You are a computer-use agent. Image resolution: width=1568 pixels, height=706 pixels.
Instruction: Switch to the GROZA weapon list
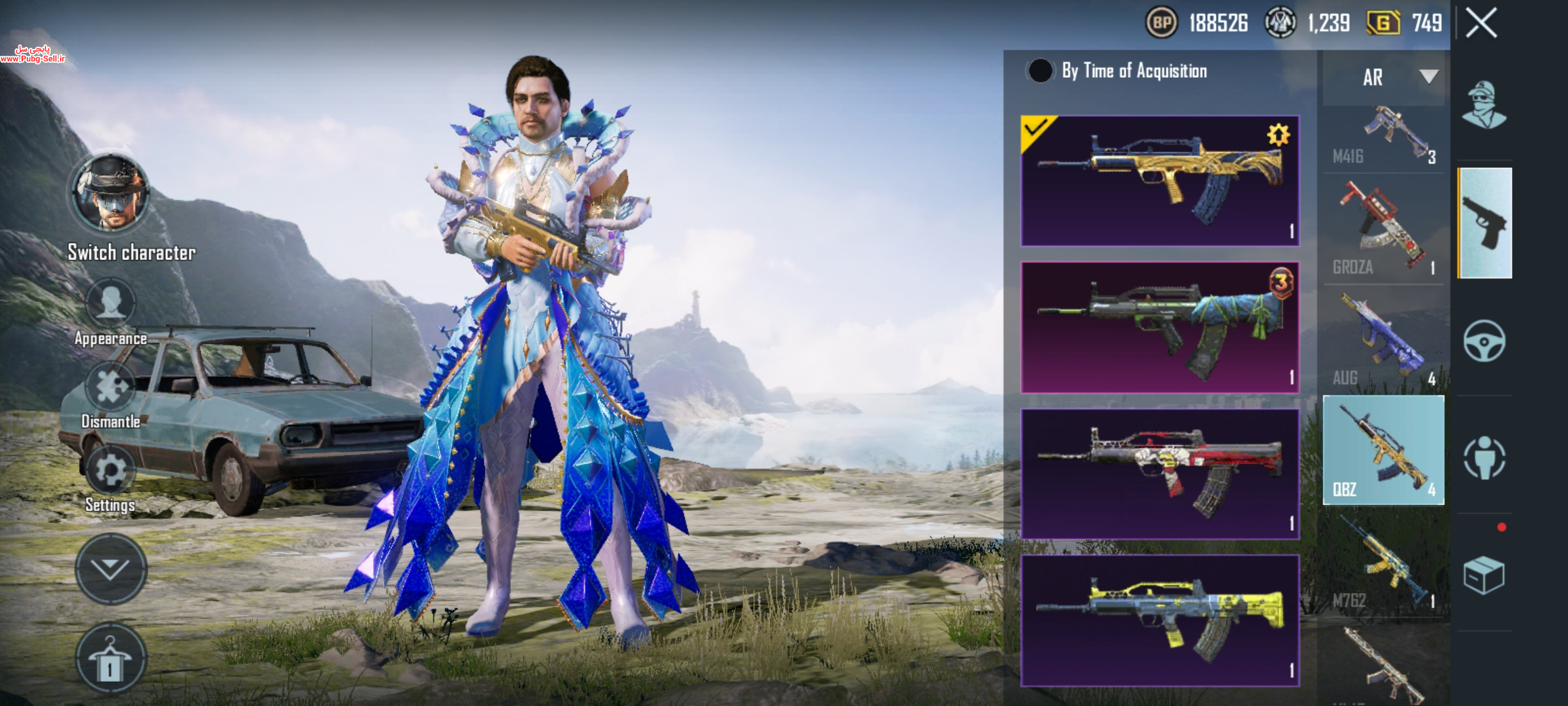click(1384, 229)
